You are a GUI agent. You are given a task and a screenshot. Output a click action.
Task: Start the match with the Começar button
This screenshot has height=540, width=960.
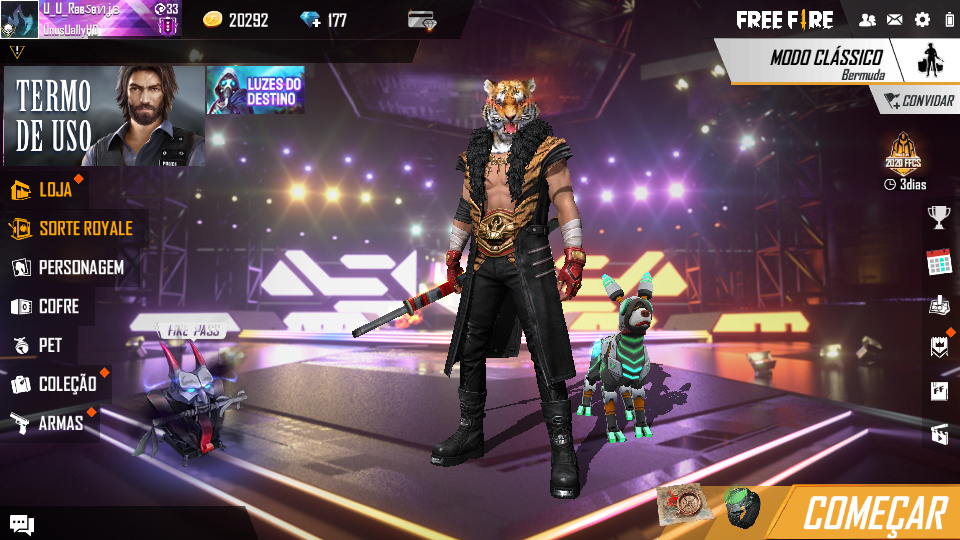[874, 512]
